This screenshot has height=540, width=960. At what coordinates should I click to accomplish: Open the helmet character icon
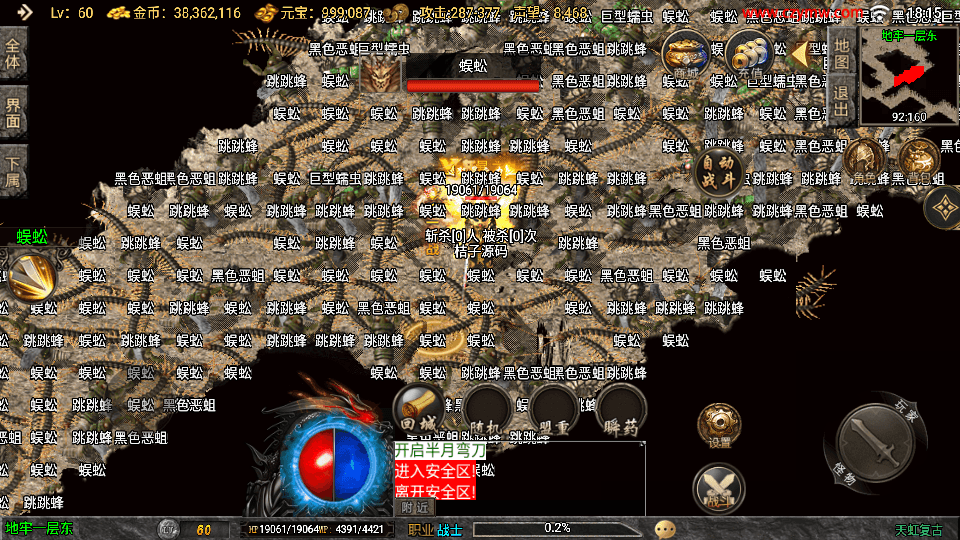point(863,158)
